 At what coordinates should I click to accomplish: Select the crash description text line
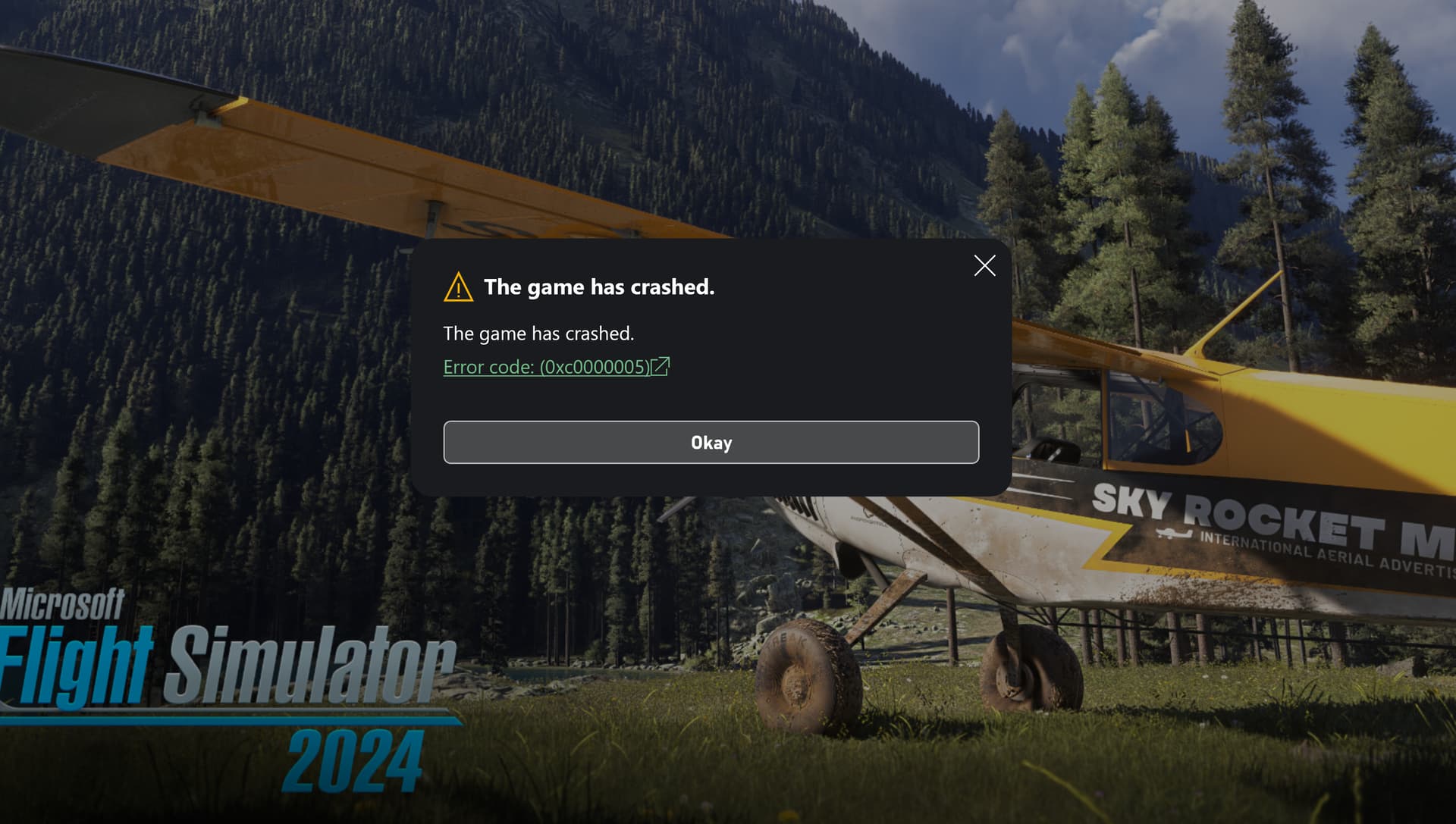tap(538, 333)
